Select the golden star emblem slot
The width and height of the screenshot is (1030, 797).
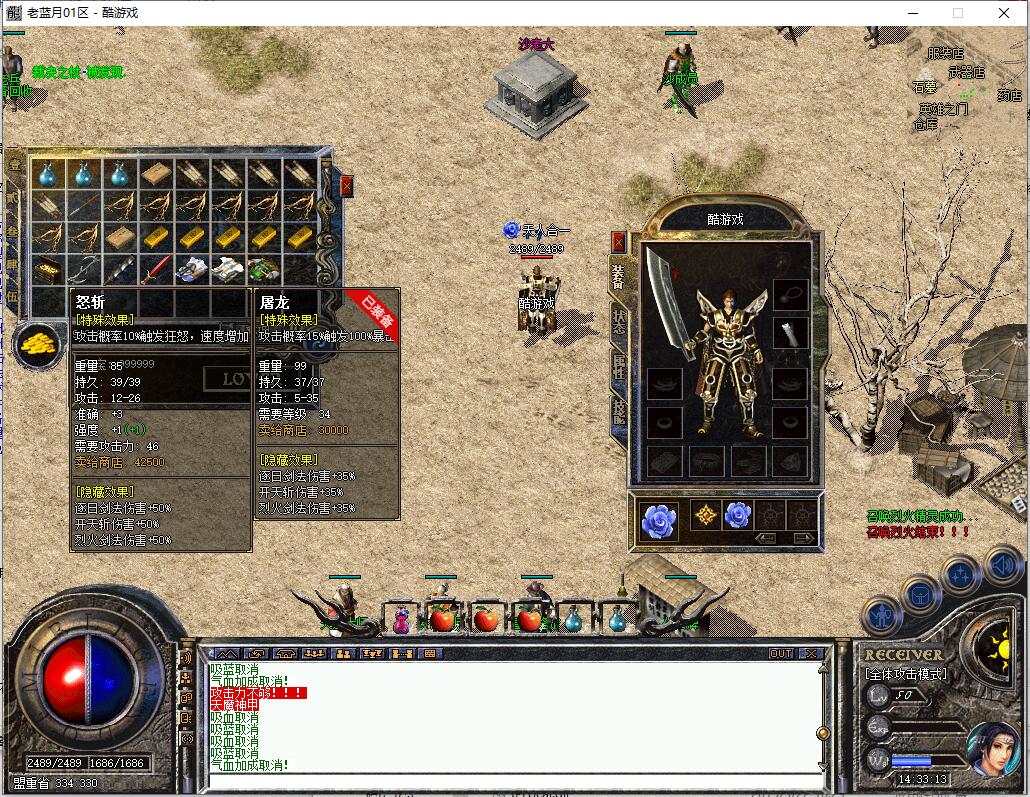point(704,516)
